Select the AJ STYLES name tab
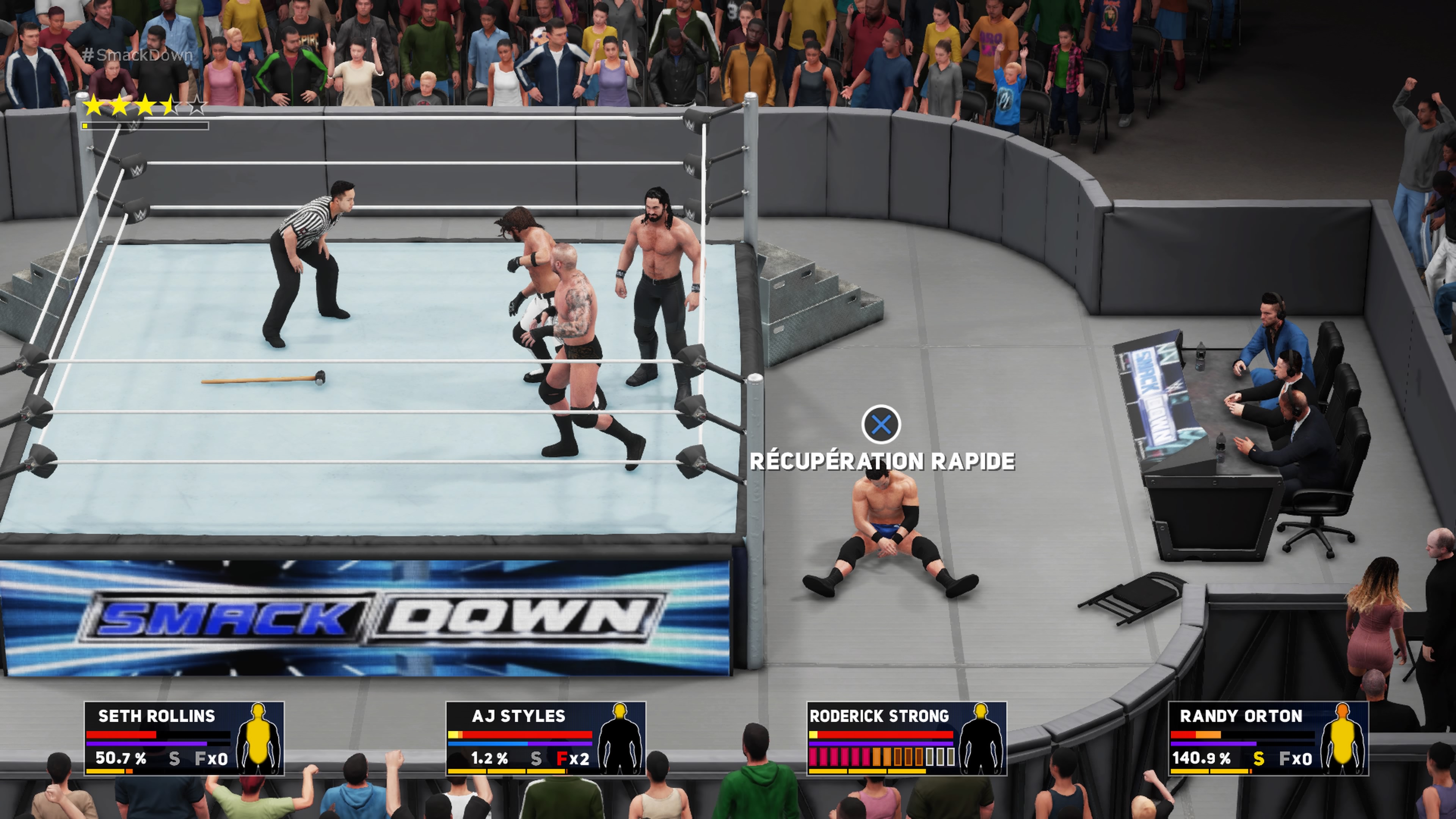Image resolution: width=1456 pixels, height=819 pixels. click(x=519, y=715)
